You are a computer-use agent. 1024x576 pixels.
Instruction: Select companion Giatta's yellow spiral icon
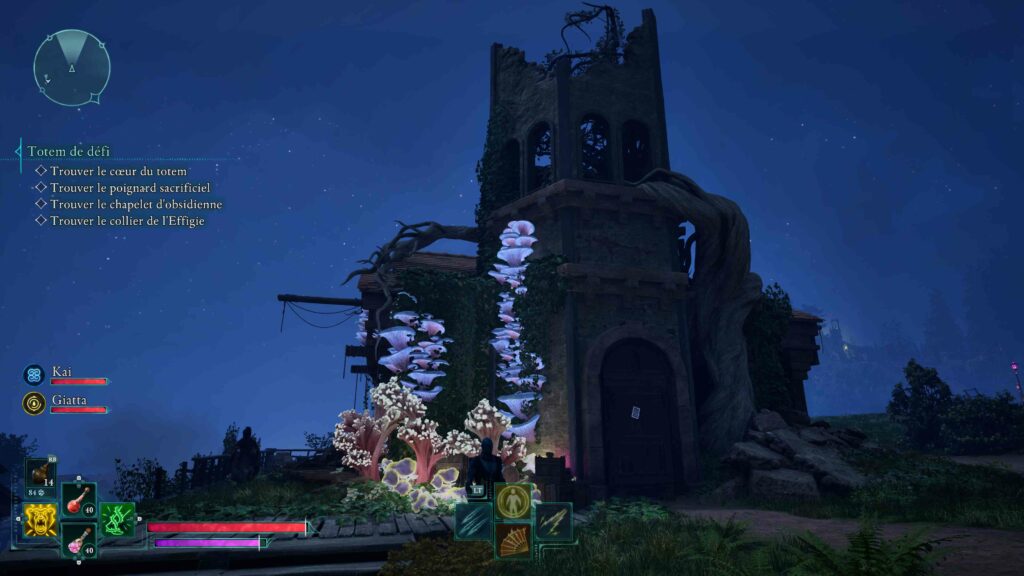[34, 403]
